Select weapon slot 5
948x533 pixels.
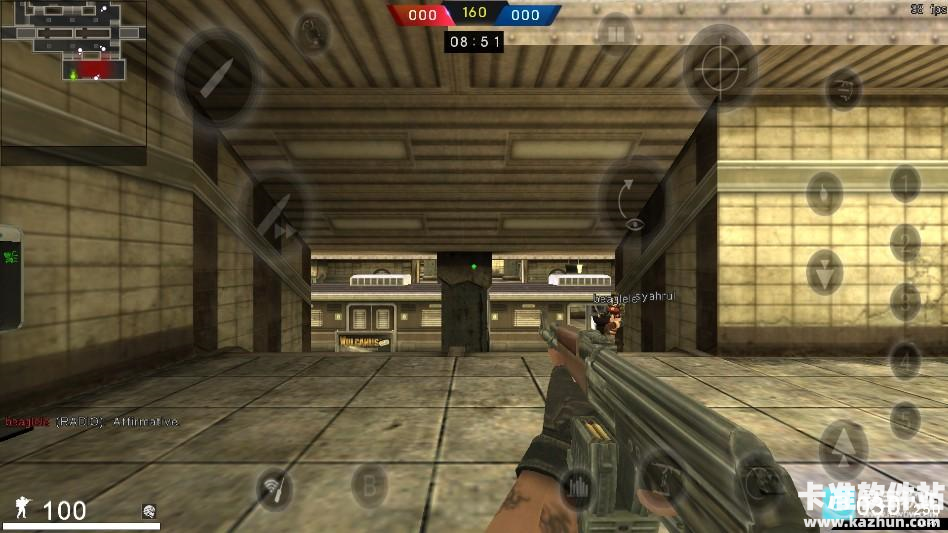point(905,419)
